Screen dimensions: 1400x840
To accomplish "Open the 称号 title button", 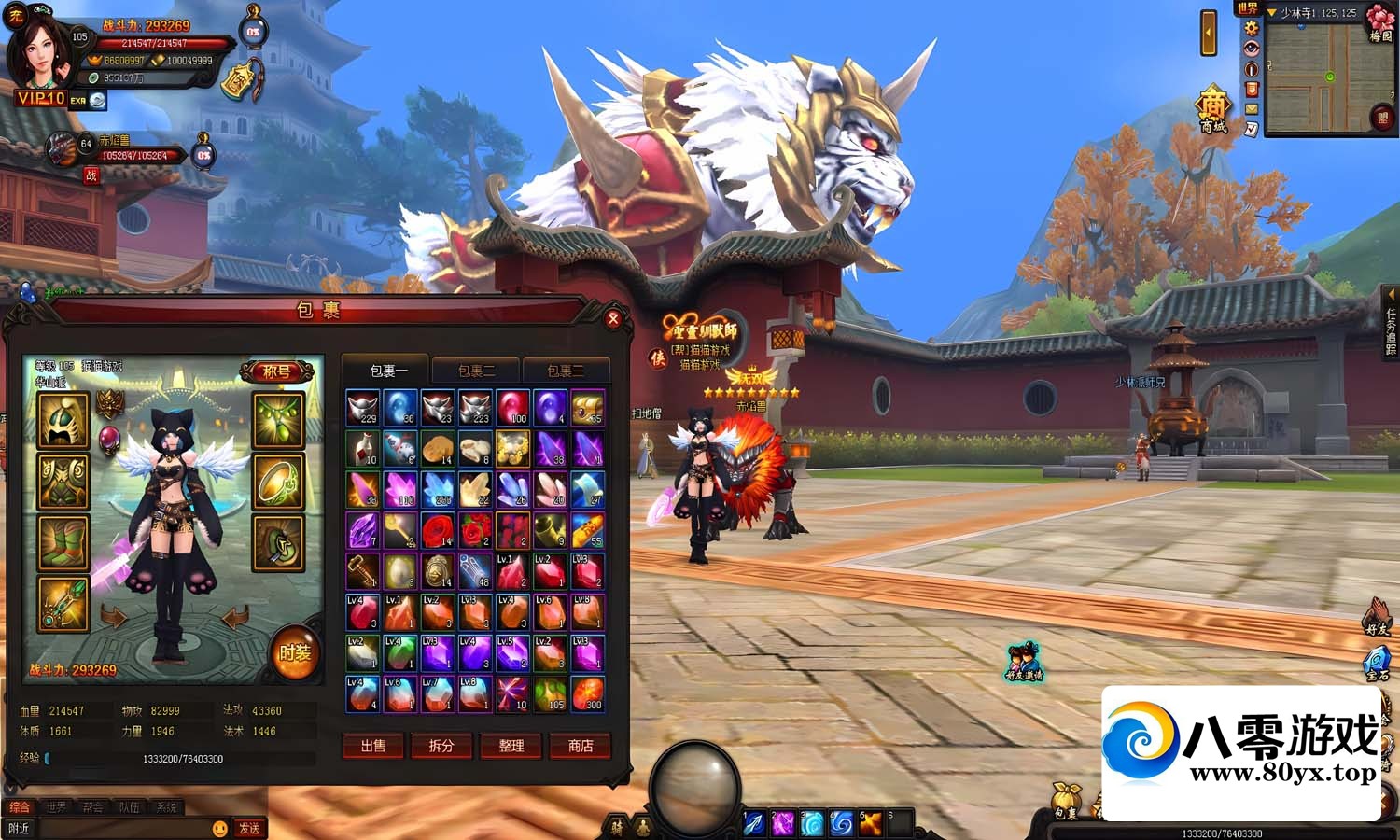I will tap(276, 371).
